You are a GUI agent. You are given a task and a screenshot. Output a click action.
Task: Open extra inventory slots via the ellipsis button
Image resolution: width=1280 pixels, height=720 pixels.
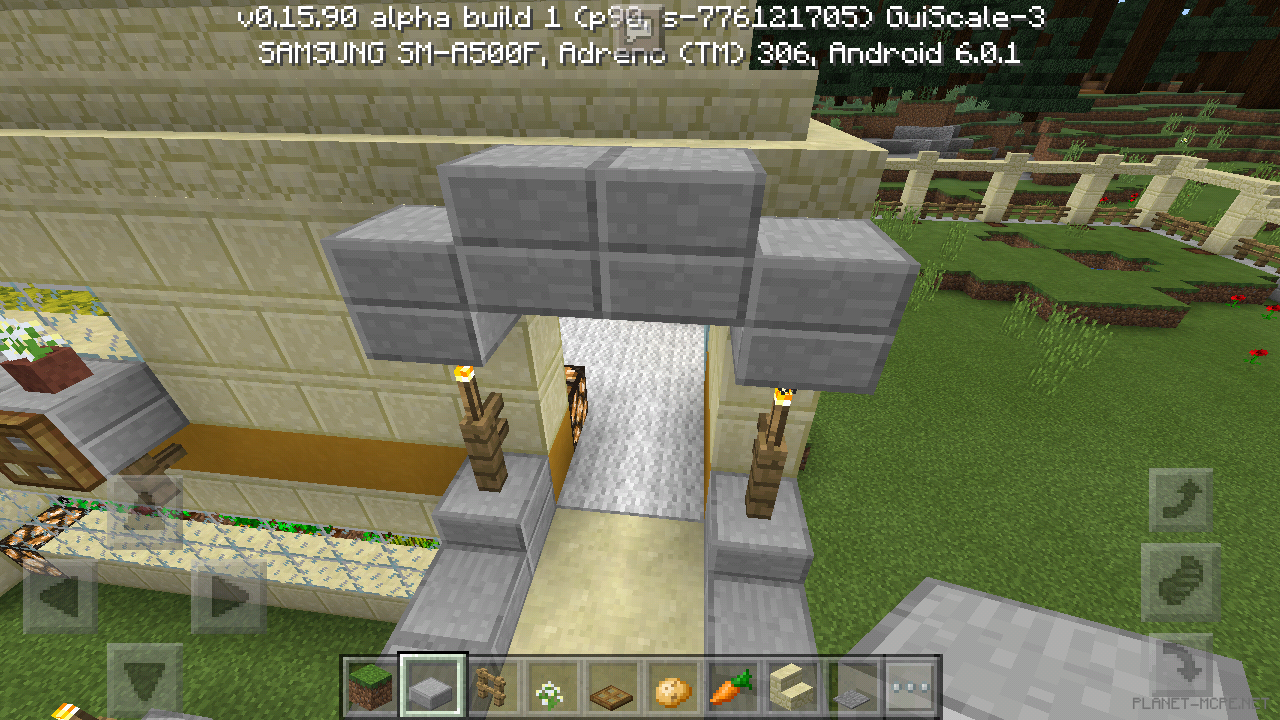(912, 688)
